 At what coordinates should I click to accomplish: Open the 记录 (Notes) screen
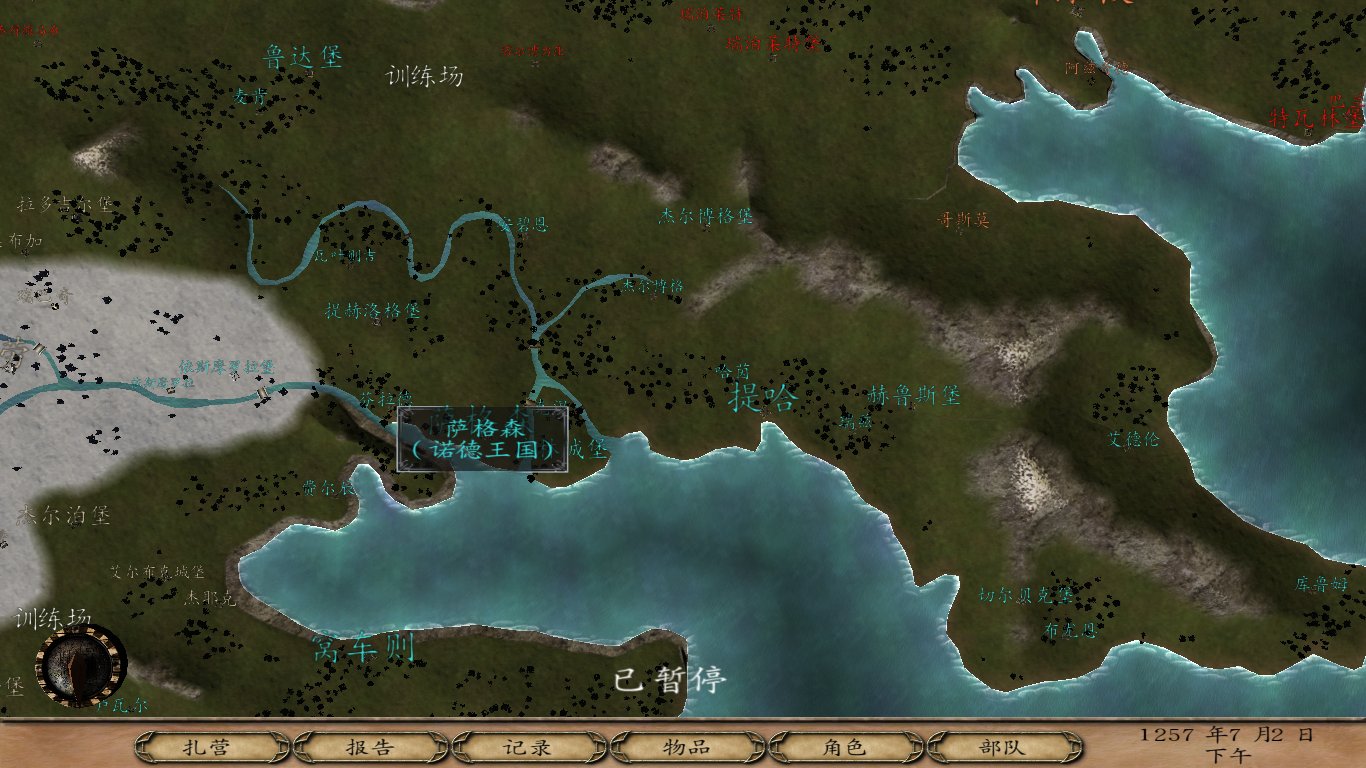[528, 746]
